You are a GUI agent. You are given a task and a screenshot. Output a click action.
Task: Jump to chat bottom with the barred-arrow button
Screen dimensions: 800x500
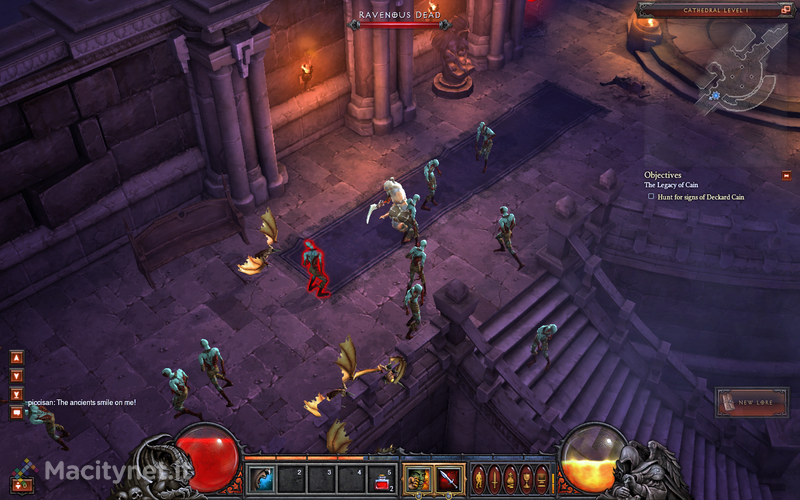coord(16,394)
